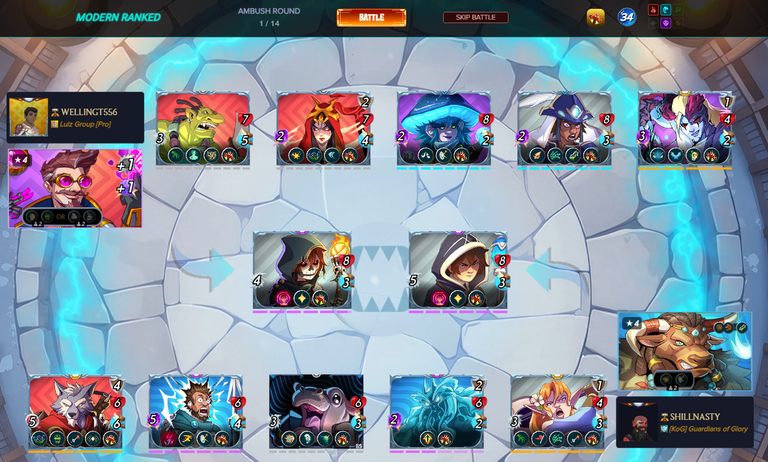Select the hooded mage holding a fire staff
The width and height of the screenshot is (768, 462).
click(302, 270)
